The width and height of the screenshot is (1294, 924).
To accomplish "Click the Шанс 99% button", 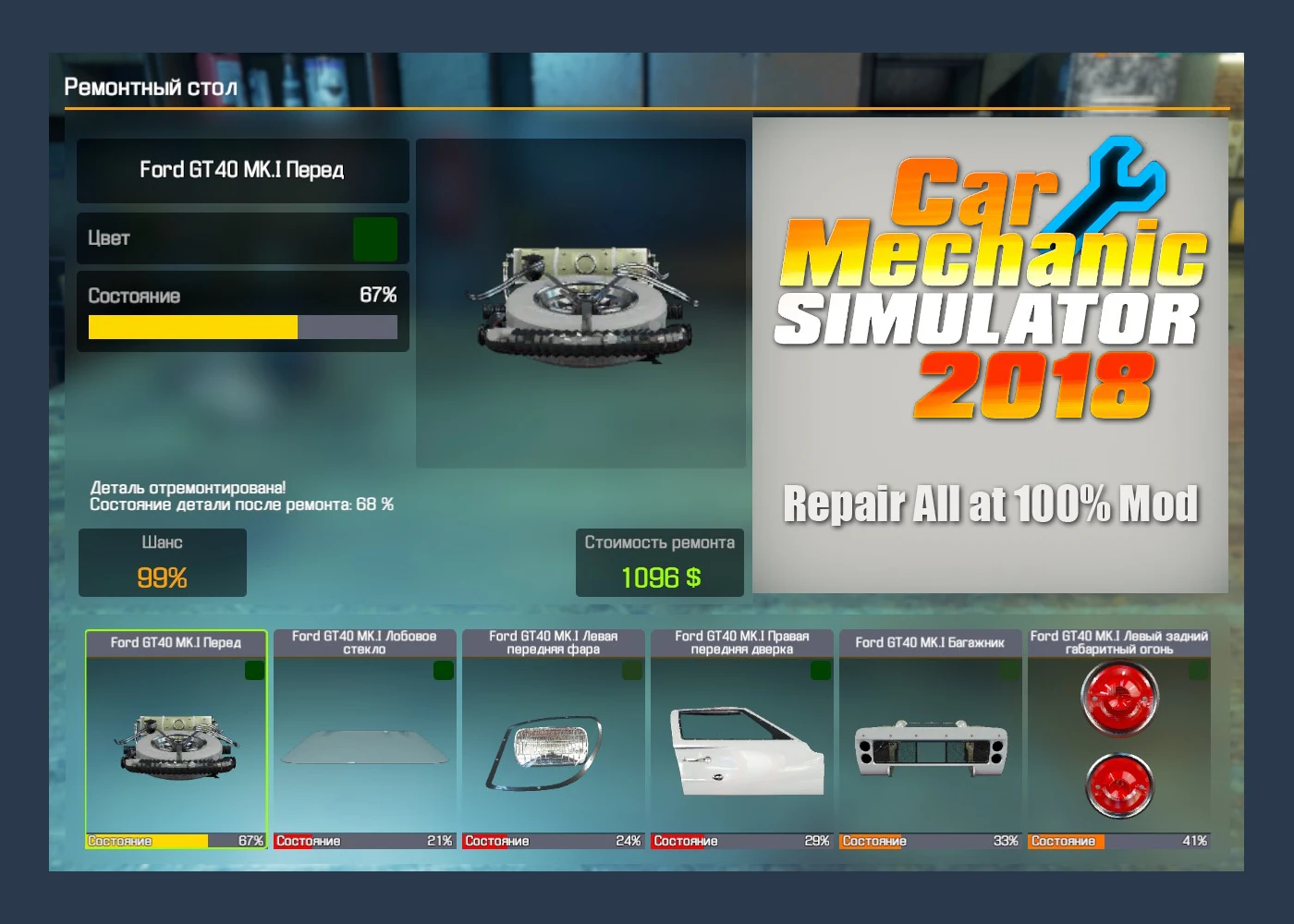I will coord(163,562).
